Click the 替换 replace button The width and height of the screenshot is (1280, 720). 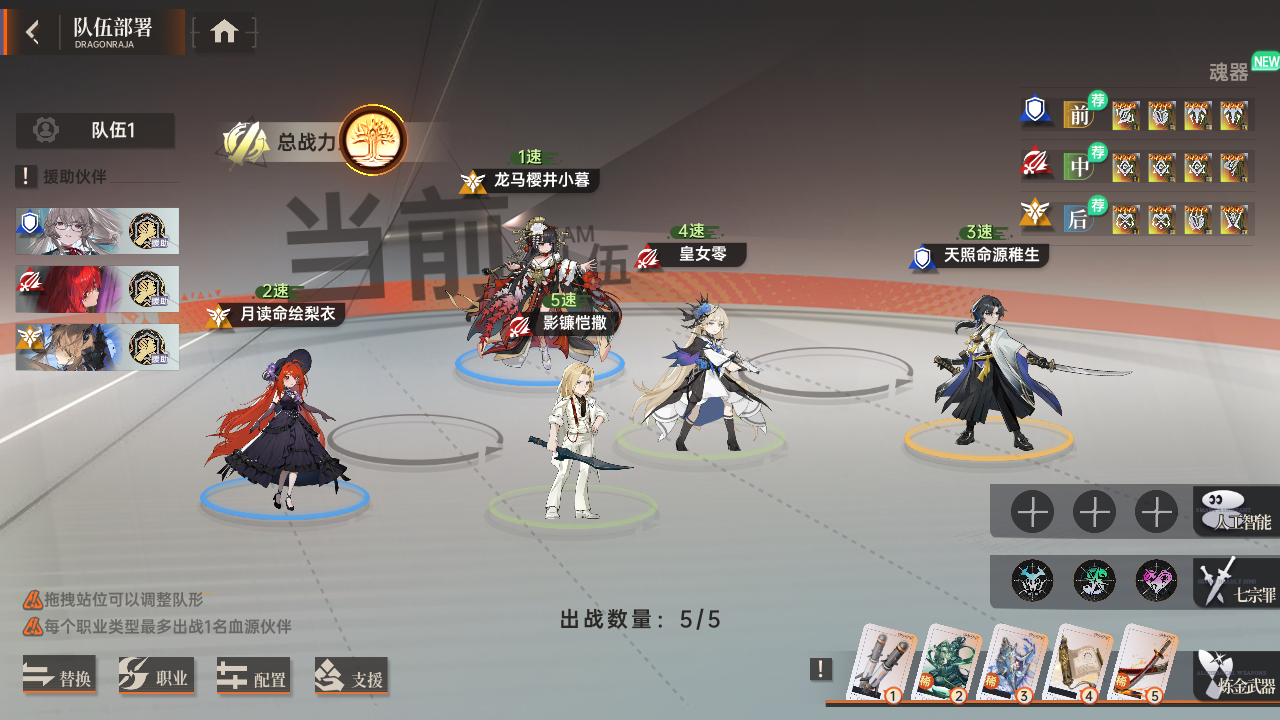pos(60,676)
